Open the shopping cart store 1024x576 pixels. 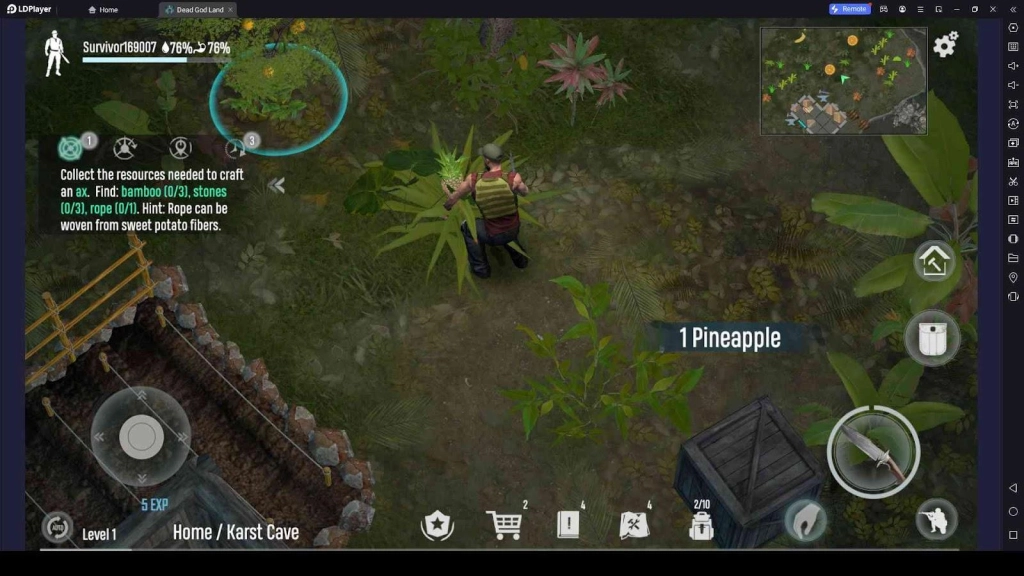503,524
